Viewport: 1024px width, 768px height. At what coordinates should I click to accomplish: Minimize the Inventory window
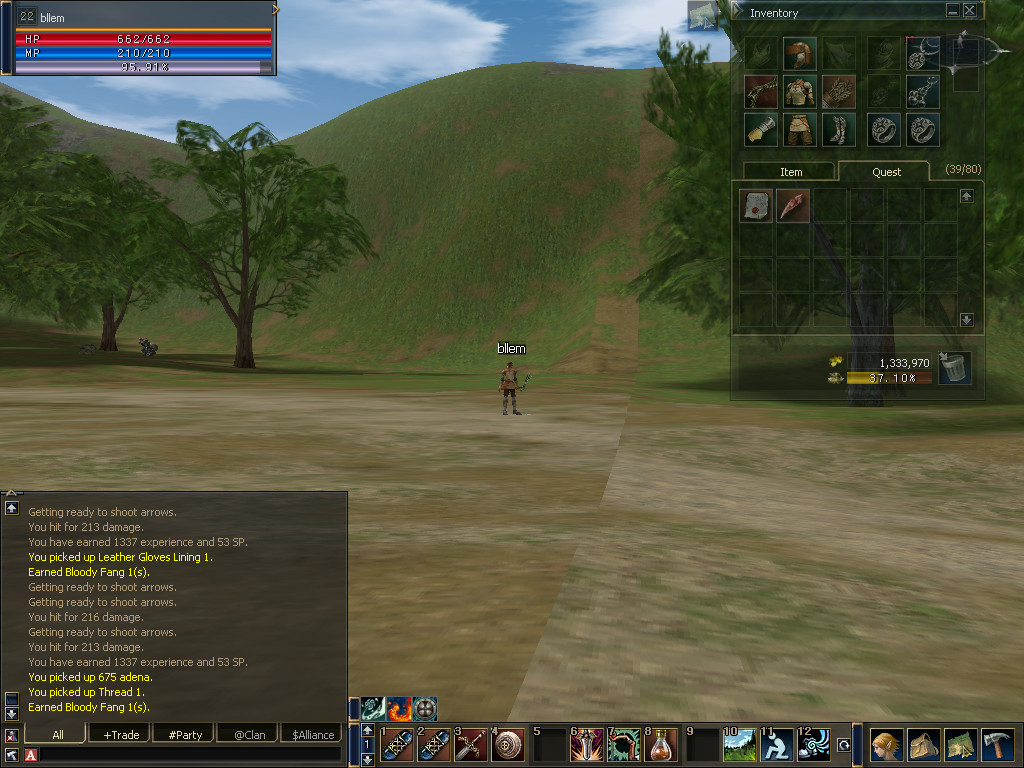coord(952,11)
